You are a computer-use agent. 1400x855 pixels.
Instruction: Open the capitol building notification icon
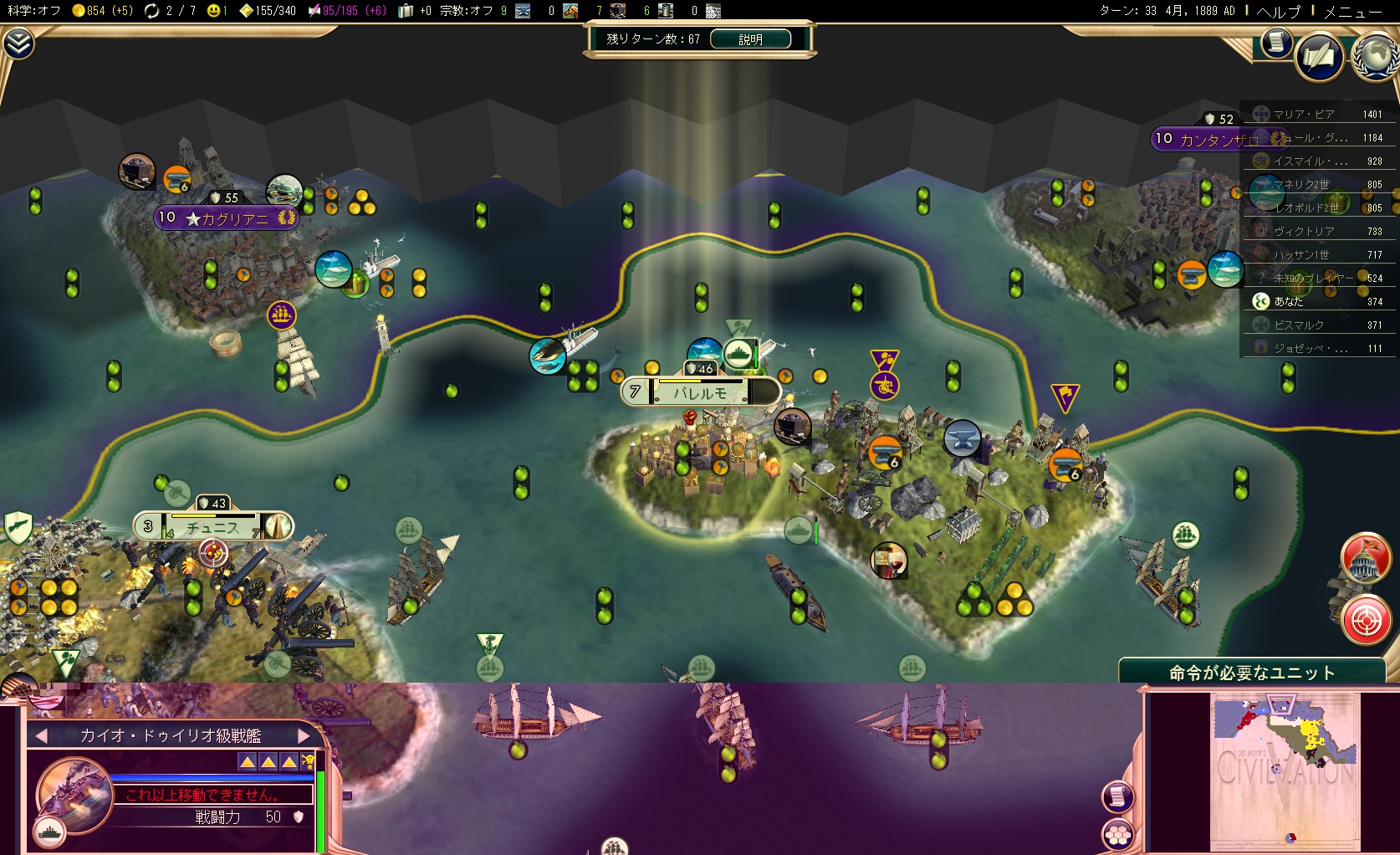pyautogui.click(x=1365, y=558)
